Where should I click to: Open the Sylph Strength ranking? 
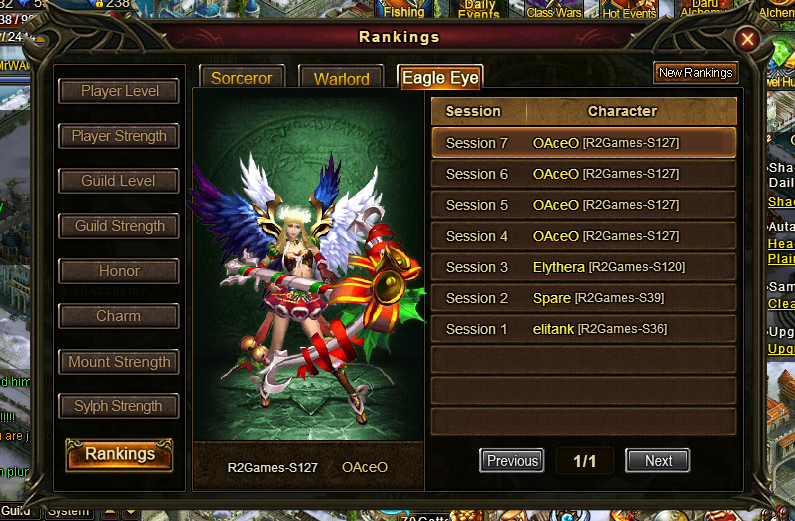pyautogui.click(x=120, y=406)
